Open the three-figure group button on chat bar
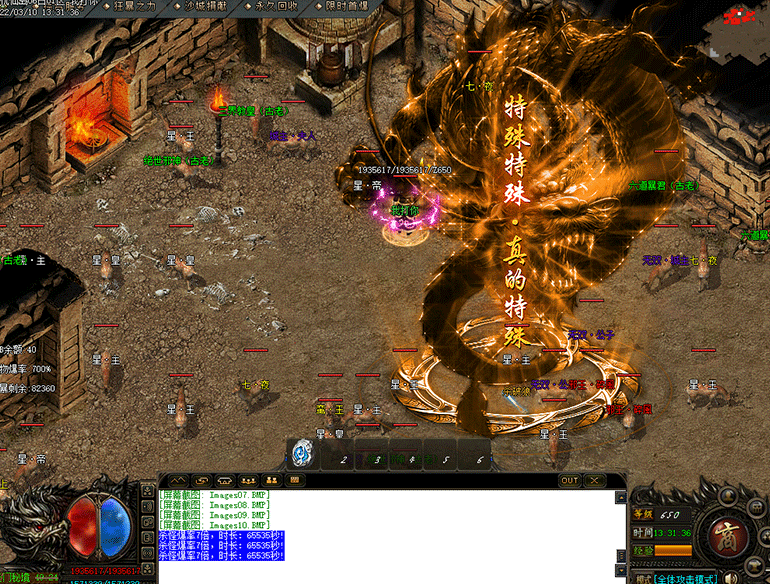770x584 pixels. pyautogui.click(x=246, y=480)
